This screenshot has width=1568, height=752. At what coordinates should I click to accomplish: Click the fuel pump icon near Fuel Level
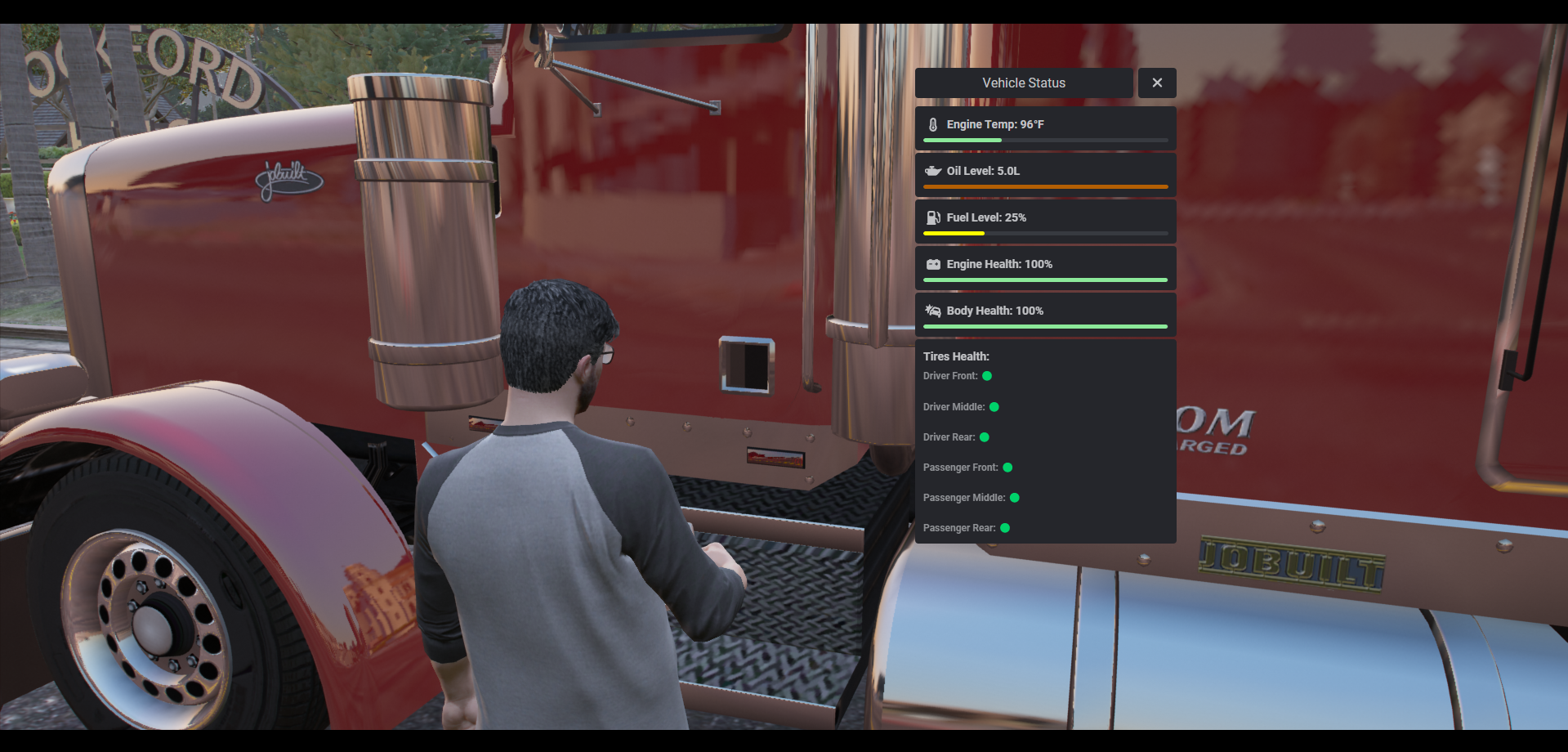point(931,217)
